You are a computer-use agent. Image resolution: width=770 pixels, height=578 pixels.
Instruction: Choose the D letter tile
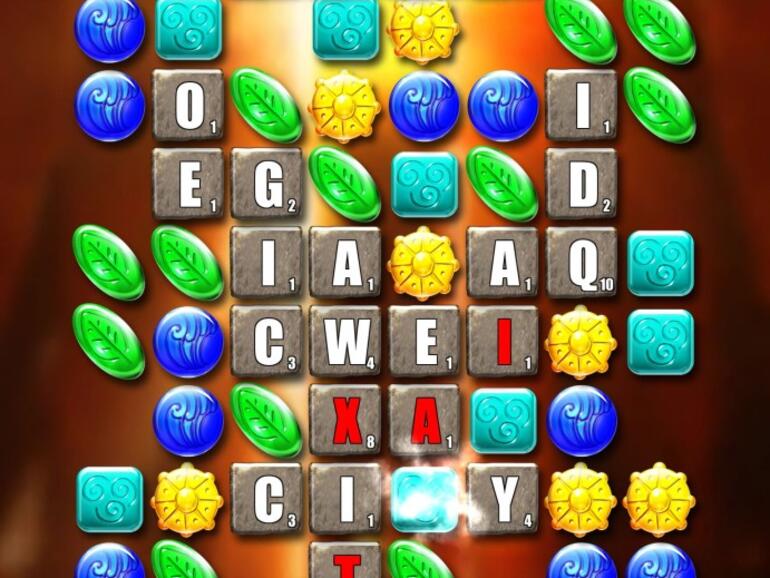(581, 183)
